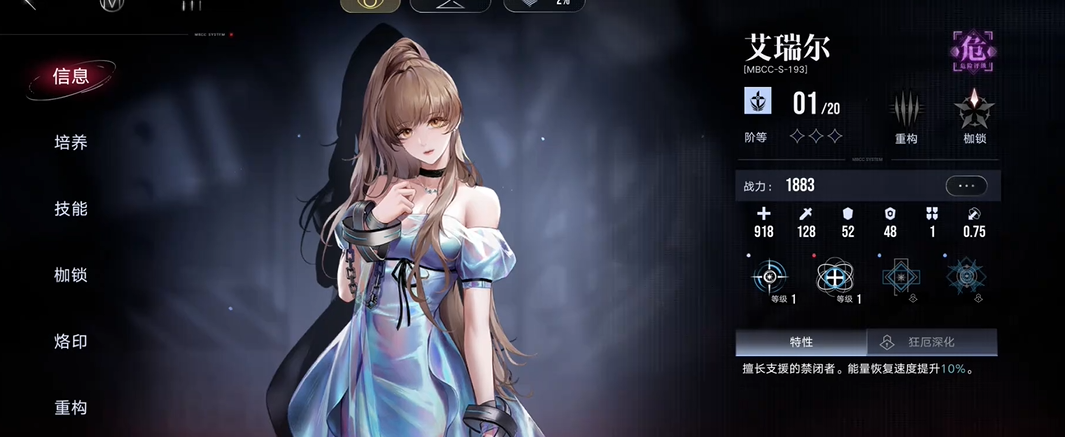Toggle the highlighted eye view button

tap(371, 5)
